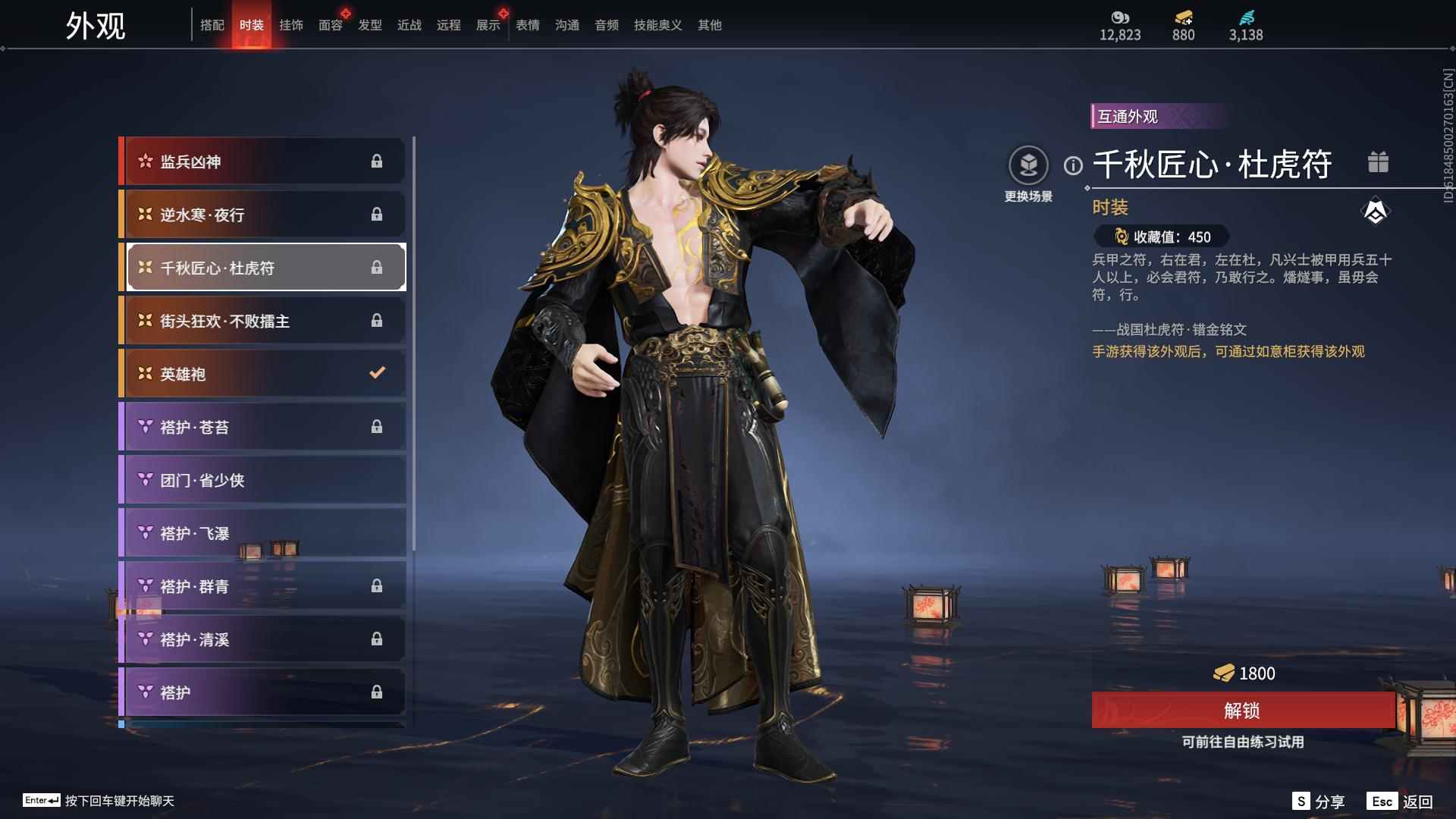Open the info icon beside outfit title
Viewport: 1456px width, 819px height.
point(1073,165)
